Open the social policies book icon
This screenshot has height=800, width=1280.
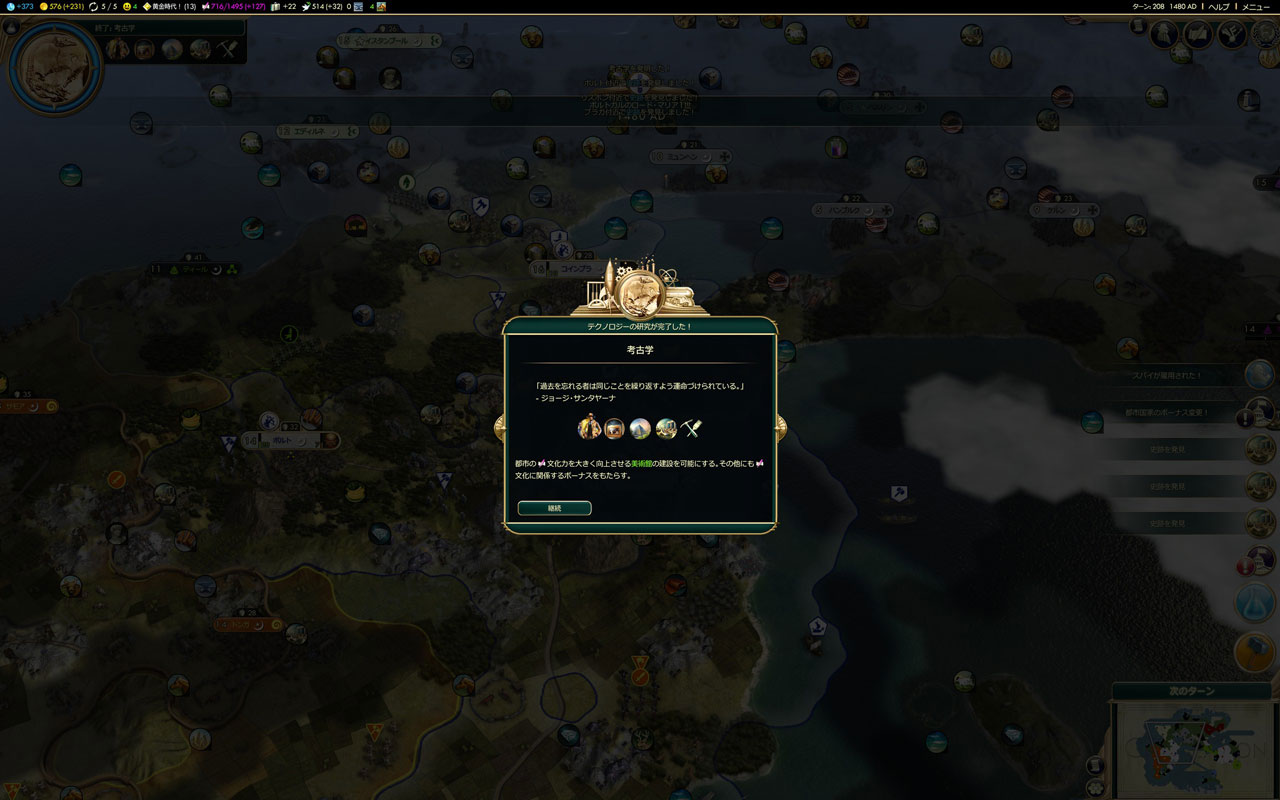coord(1198,35)
